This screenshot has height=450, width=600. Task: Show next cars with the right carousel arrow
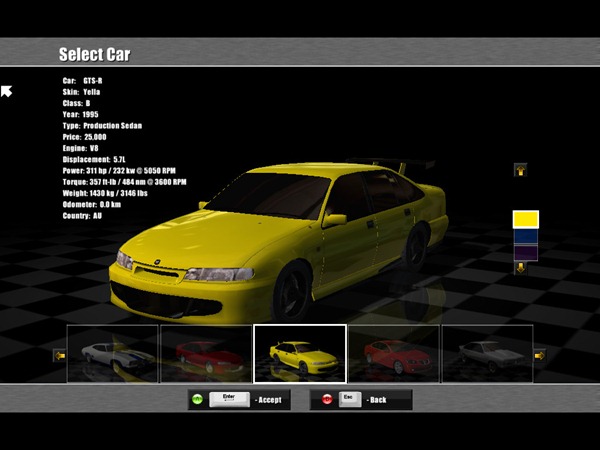point(540,355)
